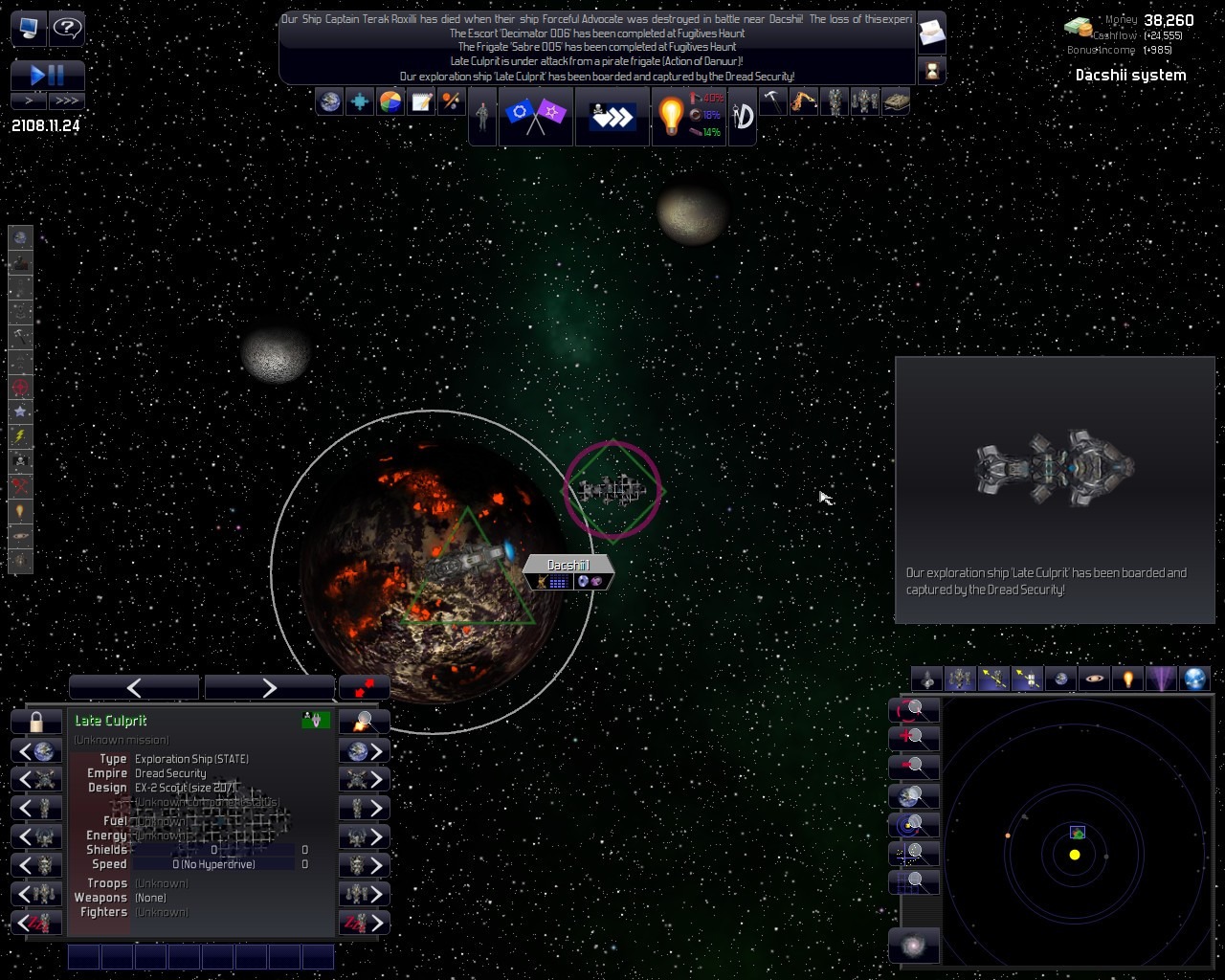Select the next item with right arrow
This screenshot has height=980, width=1225.
pos(269,687)
